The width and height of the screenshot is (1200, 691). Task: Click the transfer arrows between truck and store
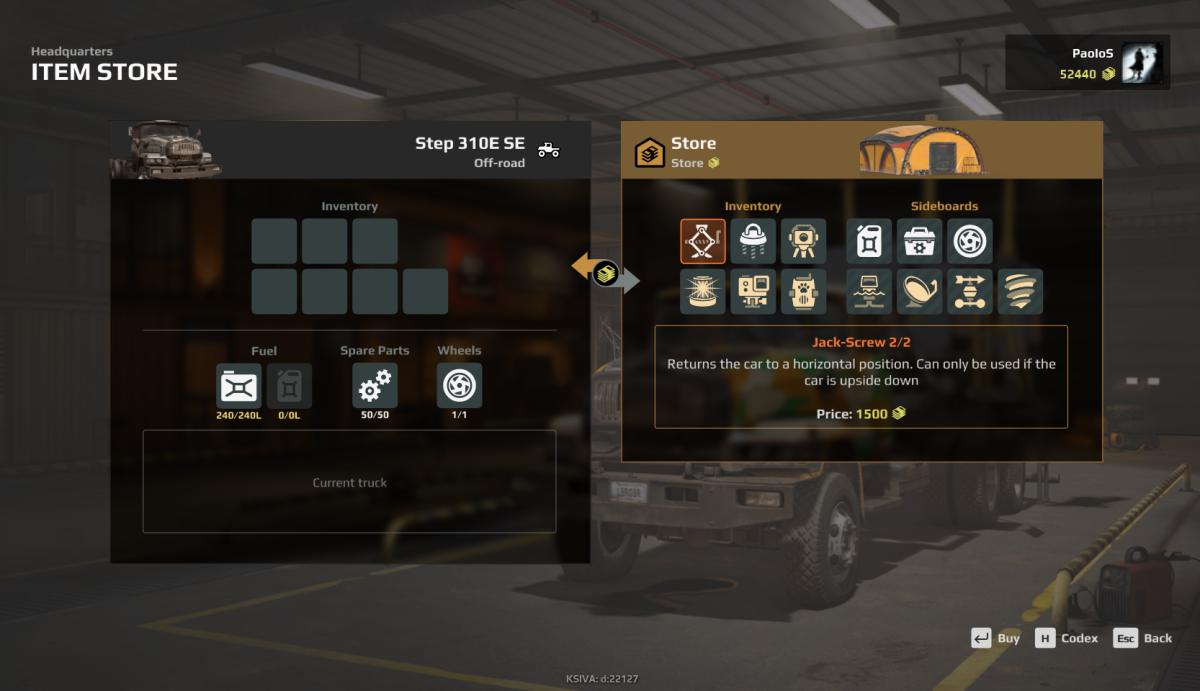[x=605, y=272]
